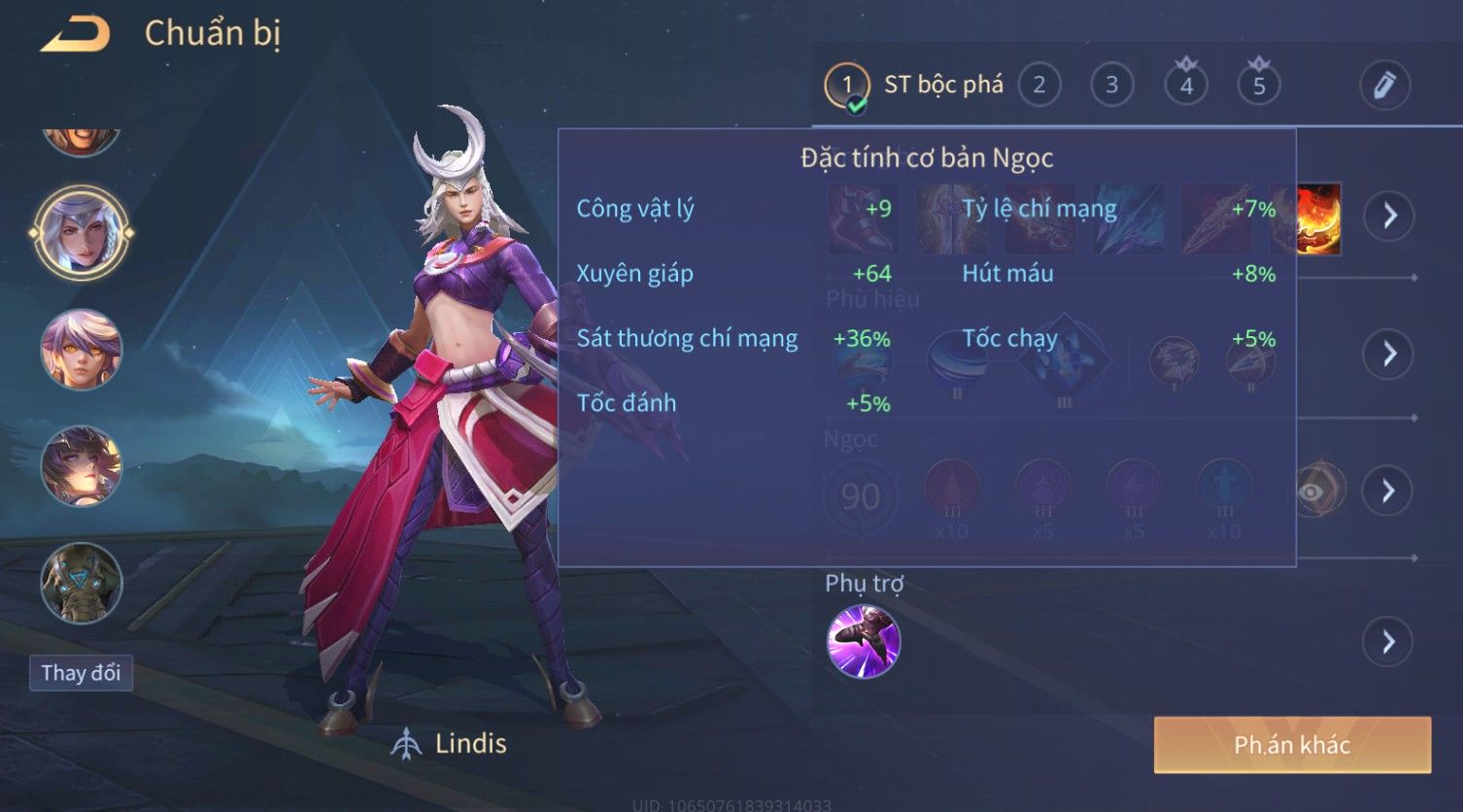Screen dimensions: 1463x812
Task: Click the Thay đổi button
Action: (x=81, y=673)
